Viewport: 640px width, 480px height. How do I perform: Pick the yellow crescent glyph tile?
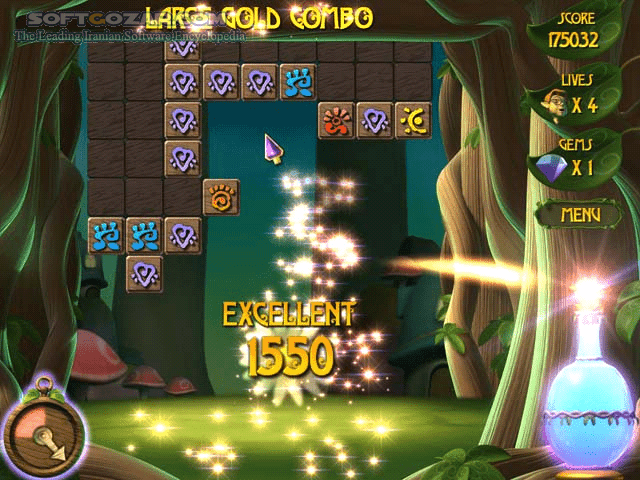click(x=413, y=121)
